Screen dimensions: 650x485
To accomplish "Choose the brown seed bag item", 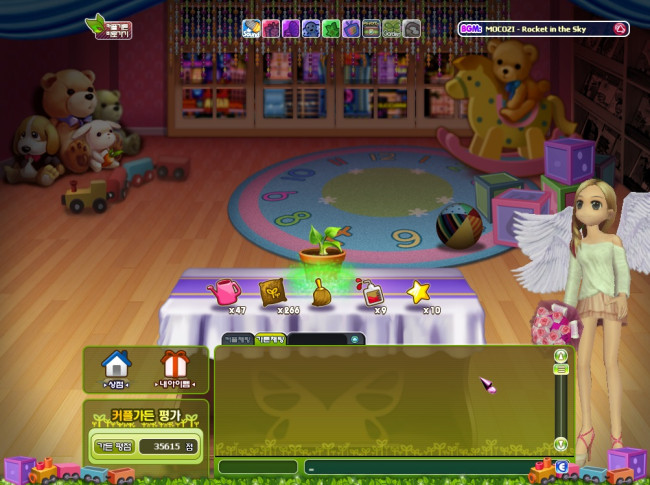I will point(272,292).
